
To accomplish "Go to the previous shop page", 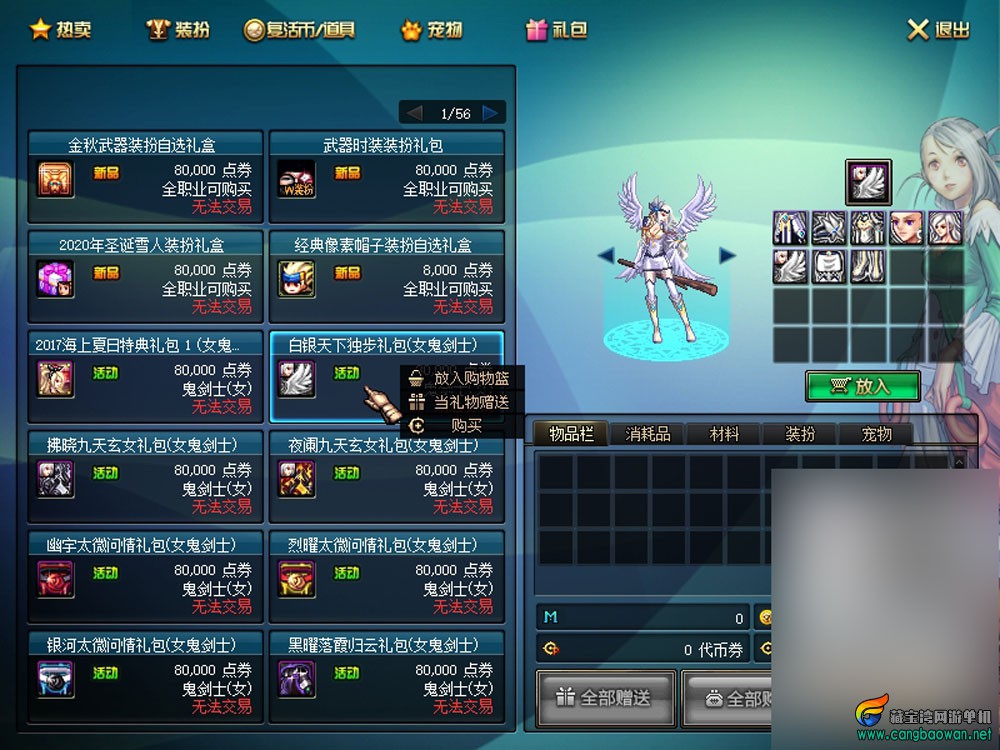I will 414,113.
